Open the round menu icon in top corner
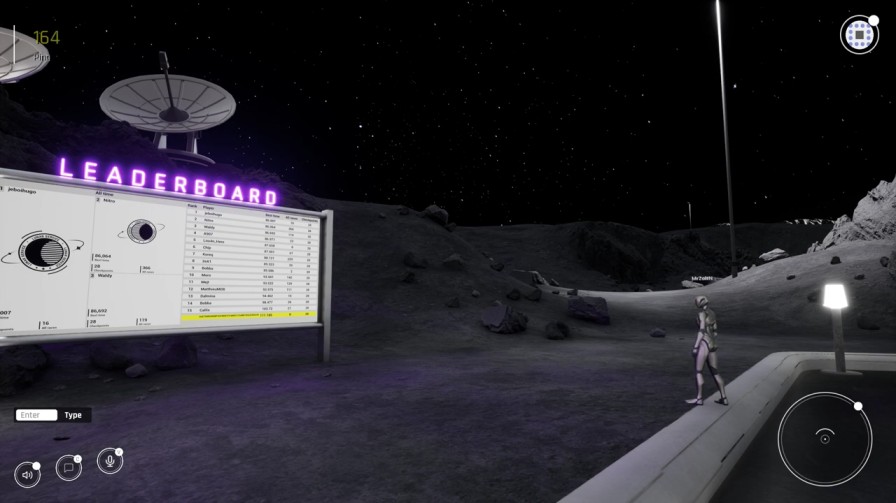 (858, 35)
